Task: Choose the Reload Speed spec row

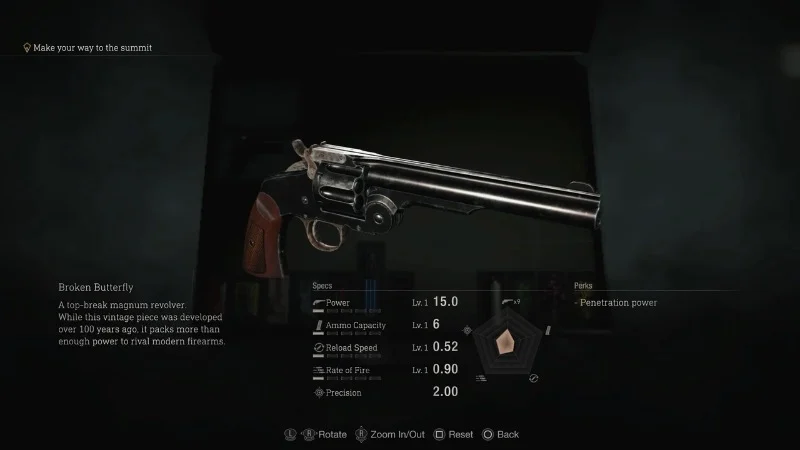Action: (x=385, y=348)
